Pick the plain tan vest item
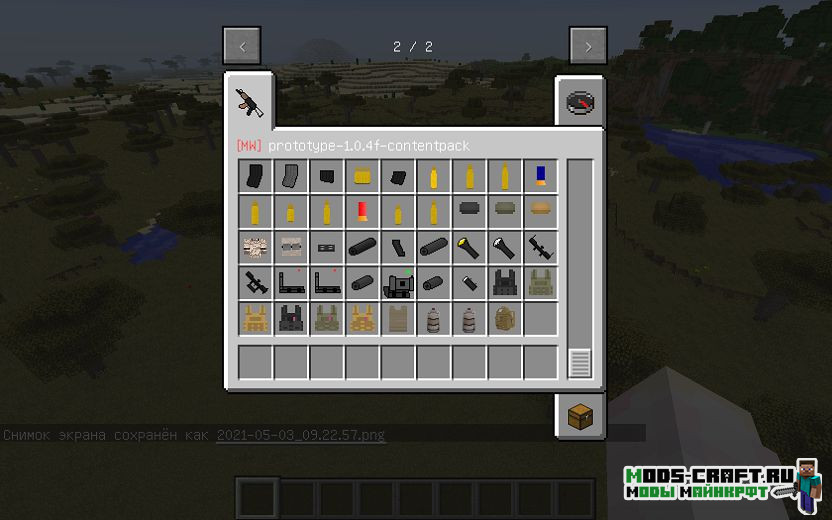The image size is (832, 520). 399,319
